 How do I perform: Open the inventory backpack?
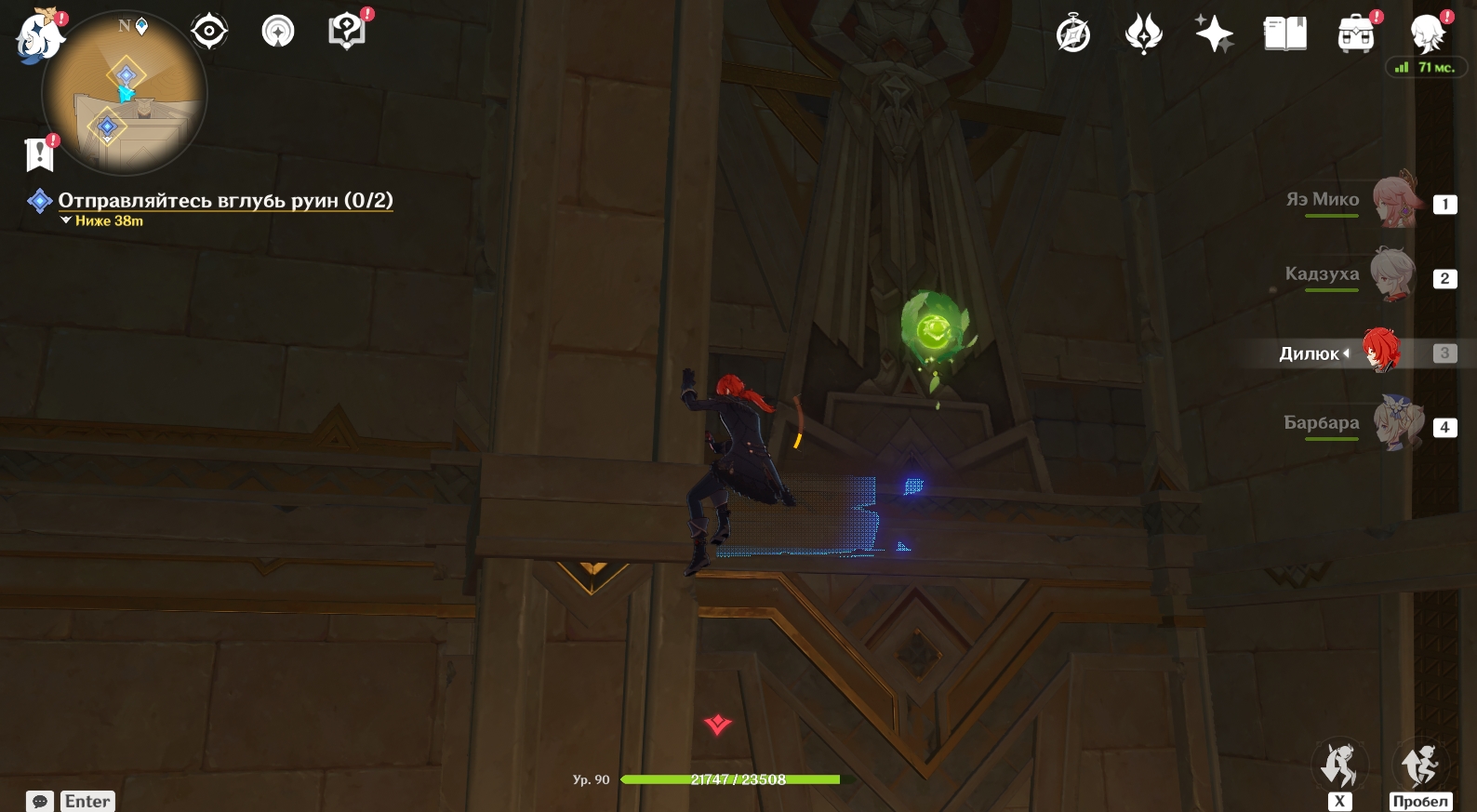1355,35
